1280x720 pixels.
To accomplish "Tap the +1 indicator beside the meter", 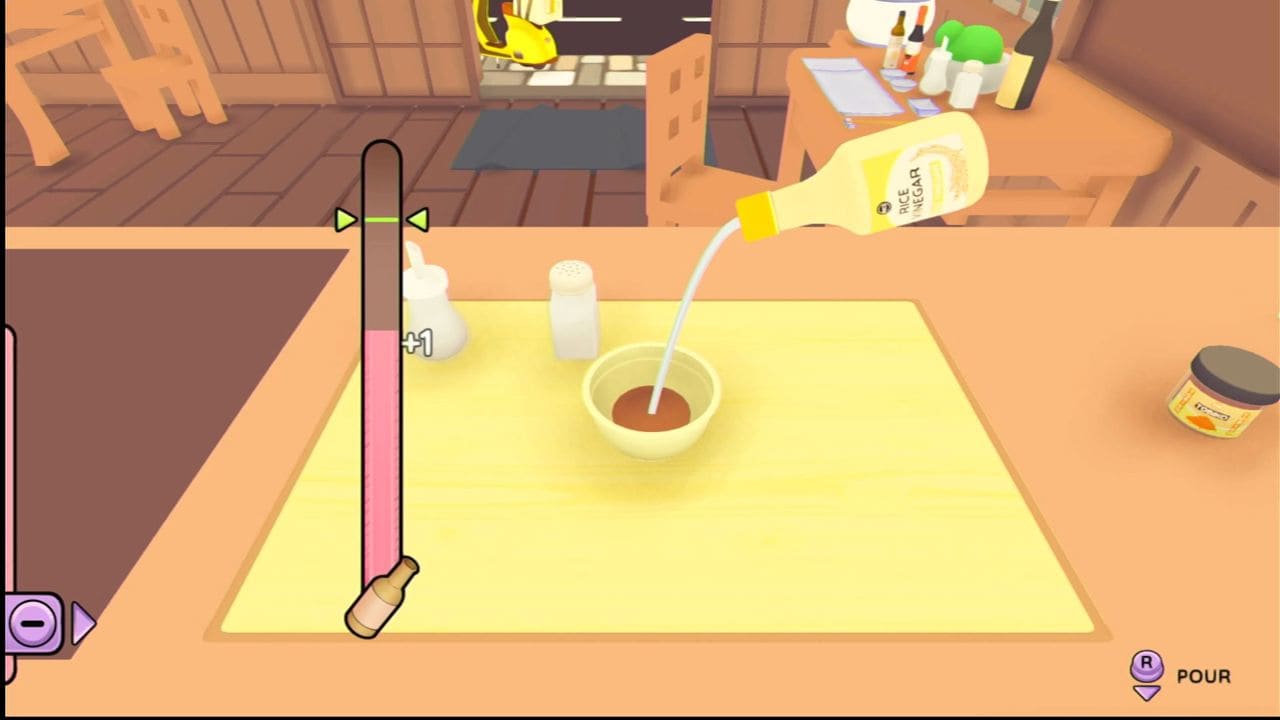I will point(417,342).
